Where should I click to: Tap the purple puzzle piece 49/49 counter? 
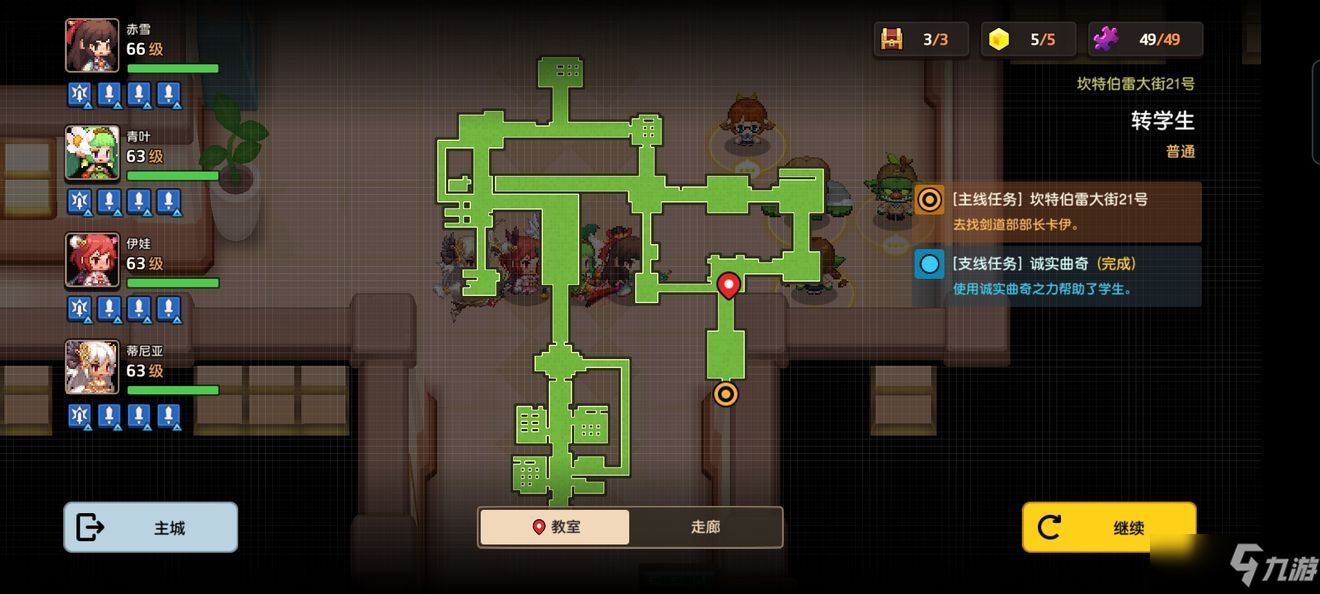(1145, 40)
